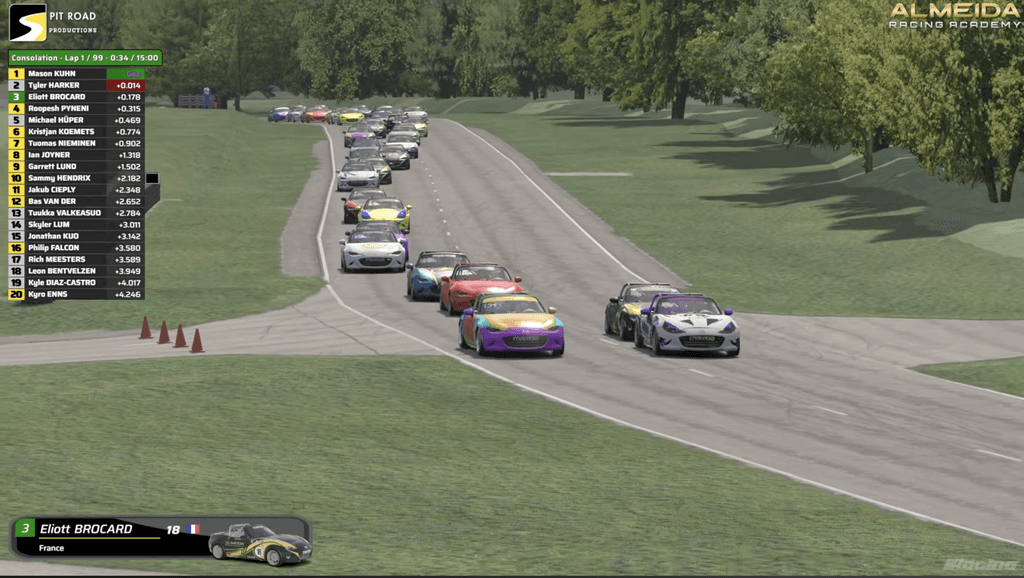The height and width of the screenshot is (578, 1024).
Task: Select Kyle Diaz-Castro's row
Action: coord(76,283)
